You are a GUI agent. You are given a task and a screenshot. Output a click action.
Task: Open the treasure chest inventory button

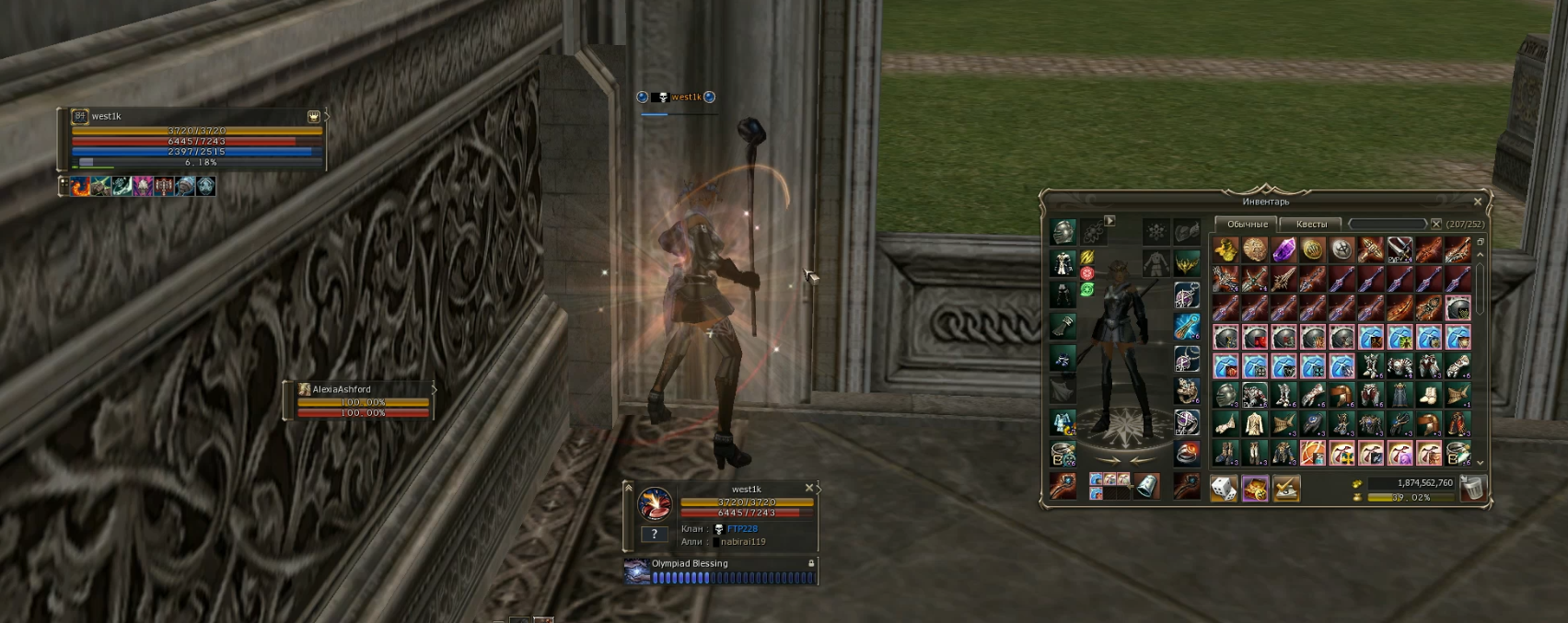(x=1255, y=489)
